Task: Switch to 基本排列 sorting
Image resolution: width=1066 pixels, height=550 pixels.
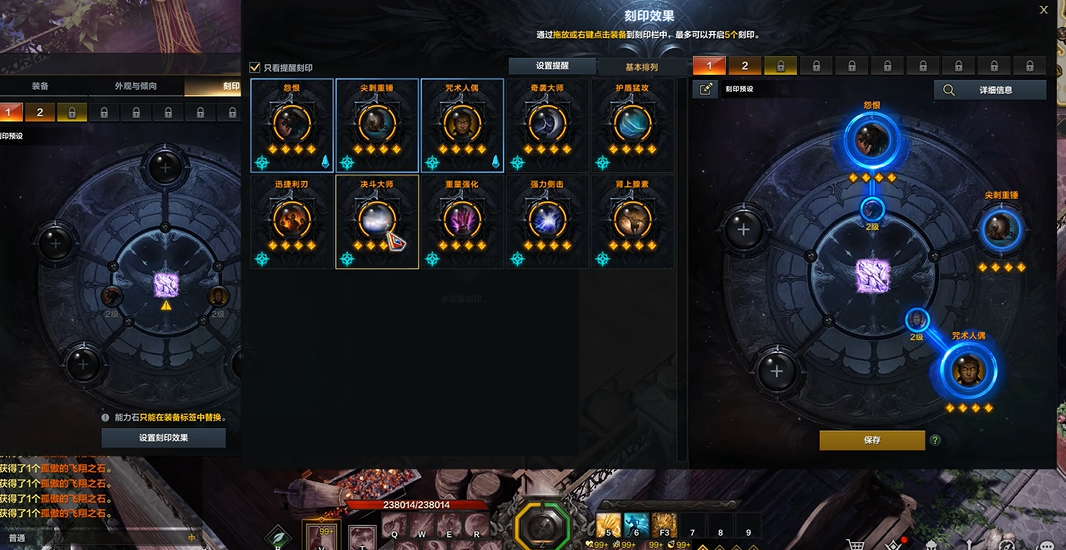Action: (641, 66)
